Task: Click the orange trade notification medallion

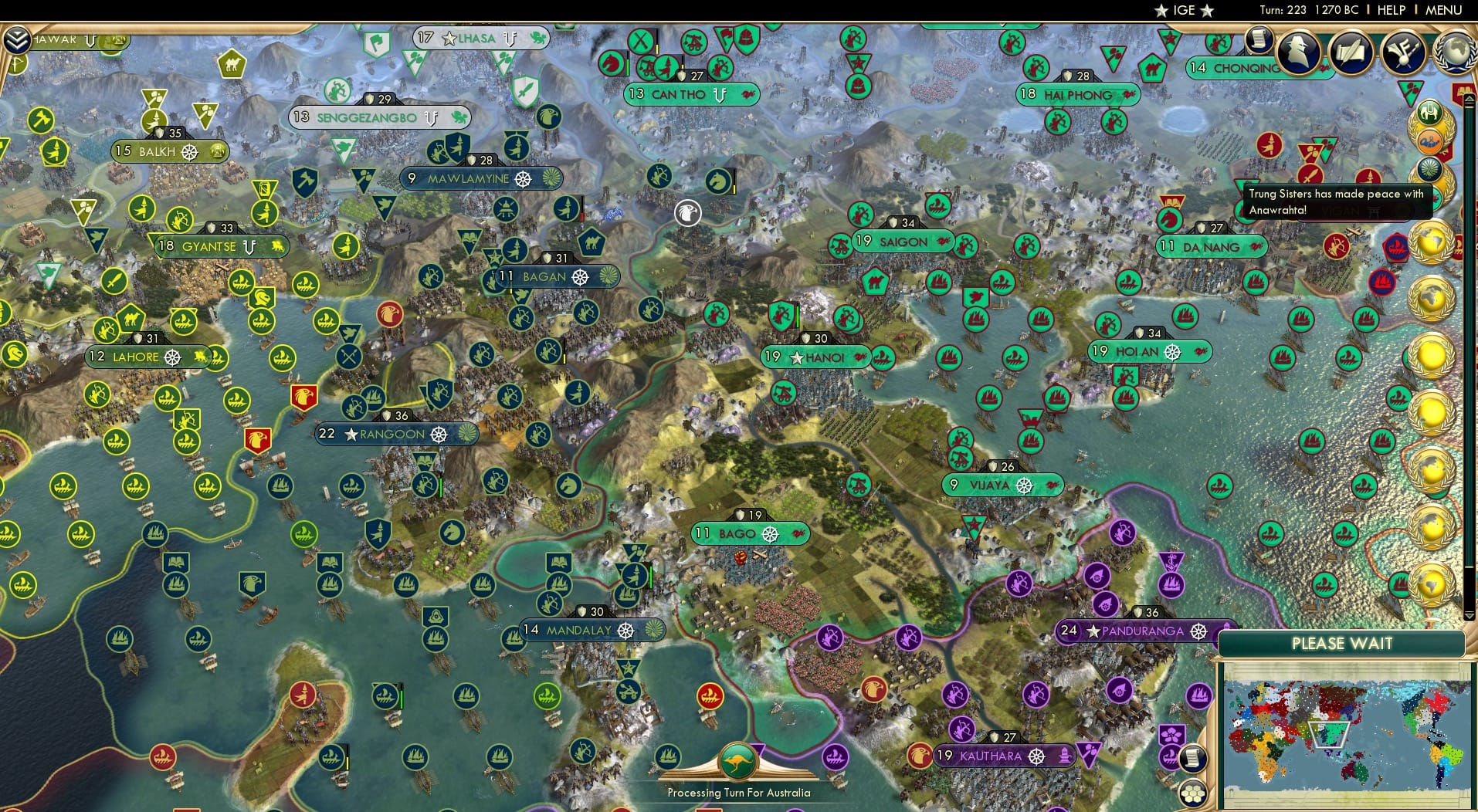Action: 1430,140
